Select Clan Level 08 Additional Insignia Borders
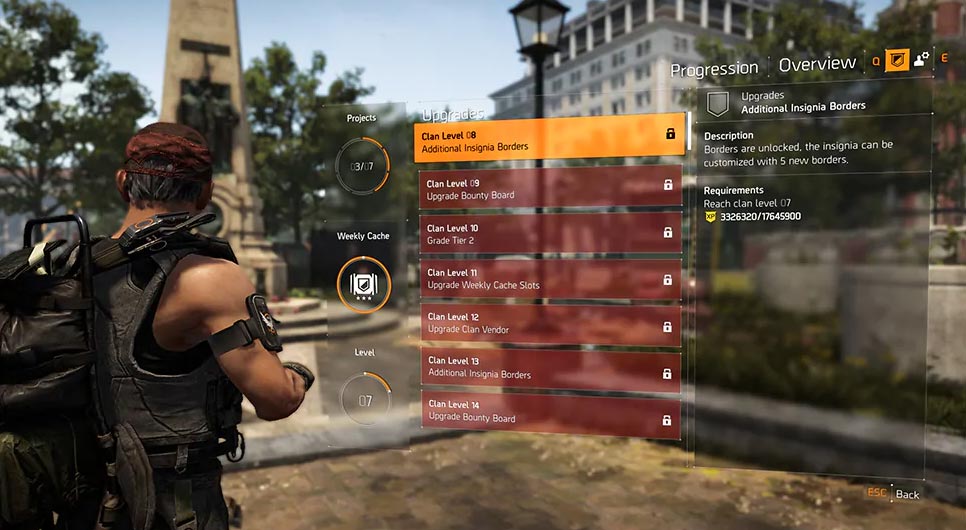966x530 pixels. [x=549, y=140]
